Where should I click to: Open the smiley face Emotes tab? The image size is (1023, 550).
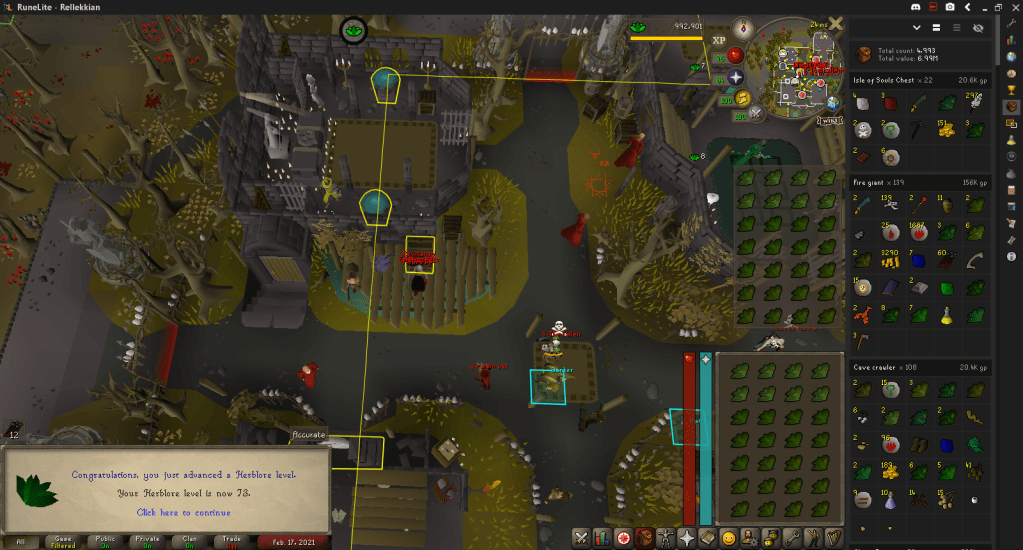tap(729, 538)
